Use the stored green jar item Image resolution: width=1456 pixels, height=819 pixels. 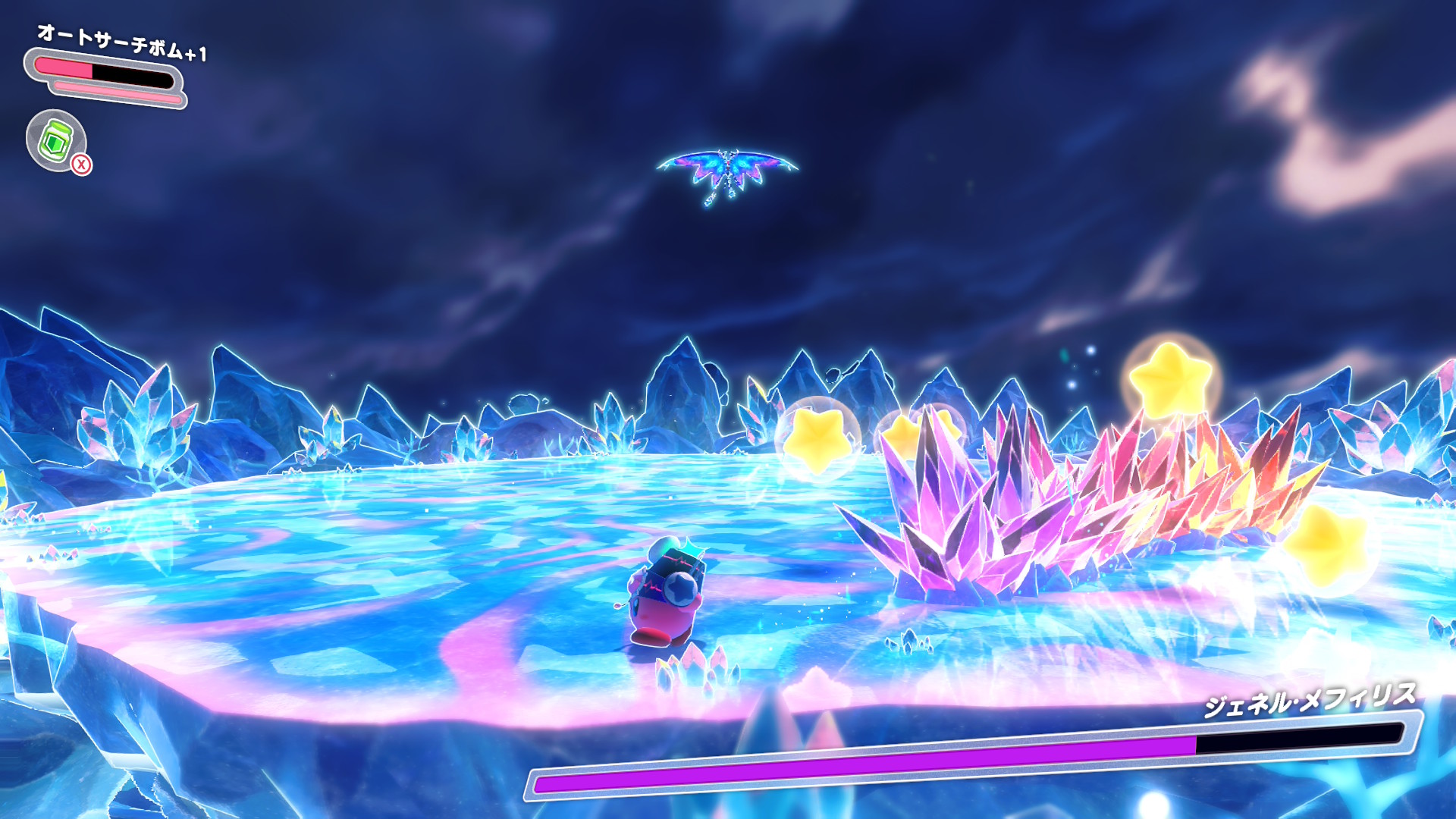(56, 140)
